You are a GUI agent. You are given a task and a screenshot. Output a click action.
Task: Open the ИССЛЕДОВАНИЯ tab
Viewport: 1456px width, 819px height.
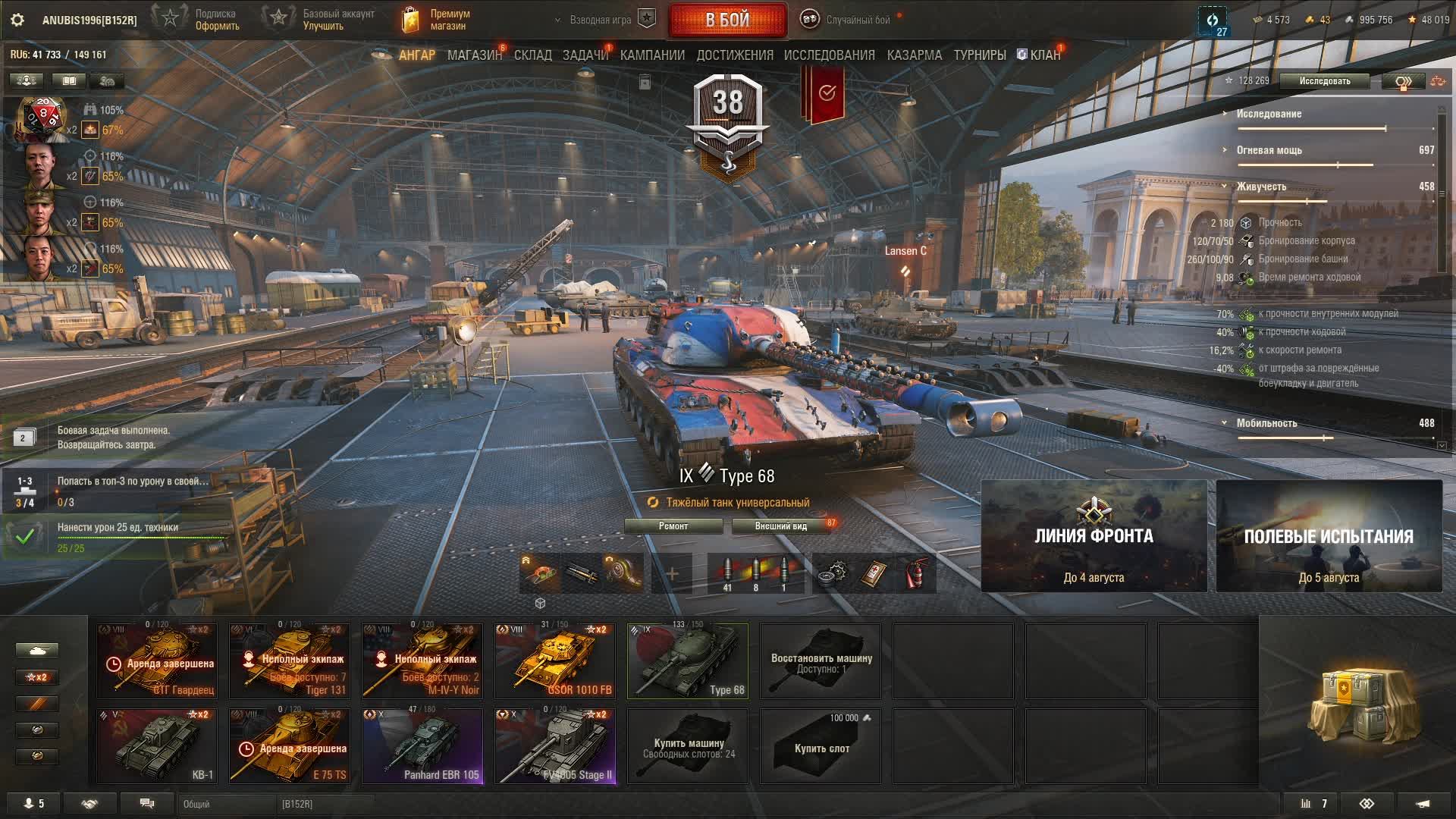[x=829, y=55]
